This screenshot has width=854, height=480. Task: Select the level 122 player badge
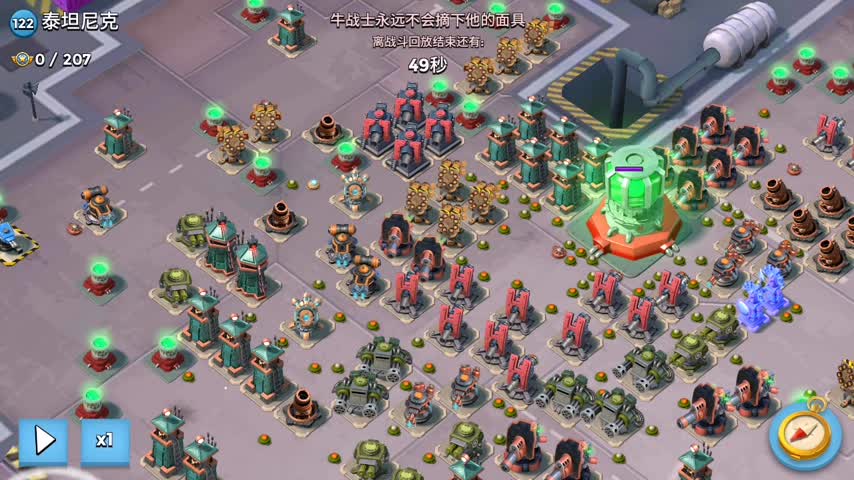click(22, 23)
